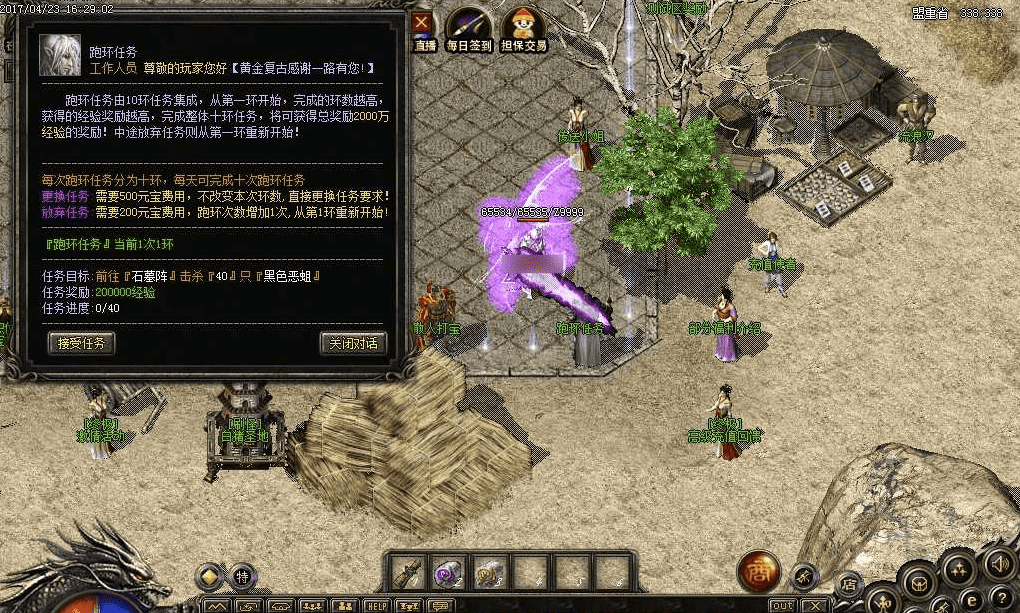
Task: Click the gold diamond round button
Action: click(x=209, y=575)
